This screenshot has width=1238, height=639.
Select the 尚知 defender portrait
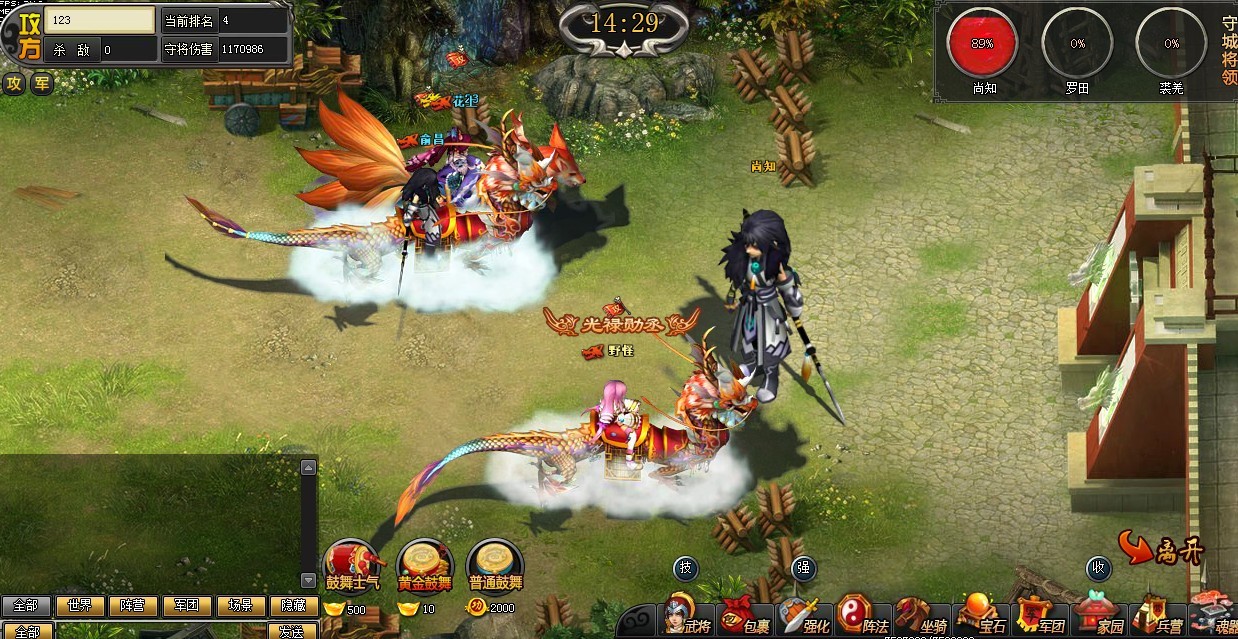[x=983, y=44]
